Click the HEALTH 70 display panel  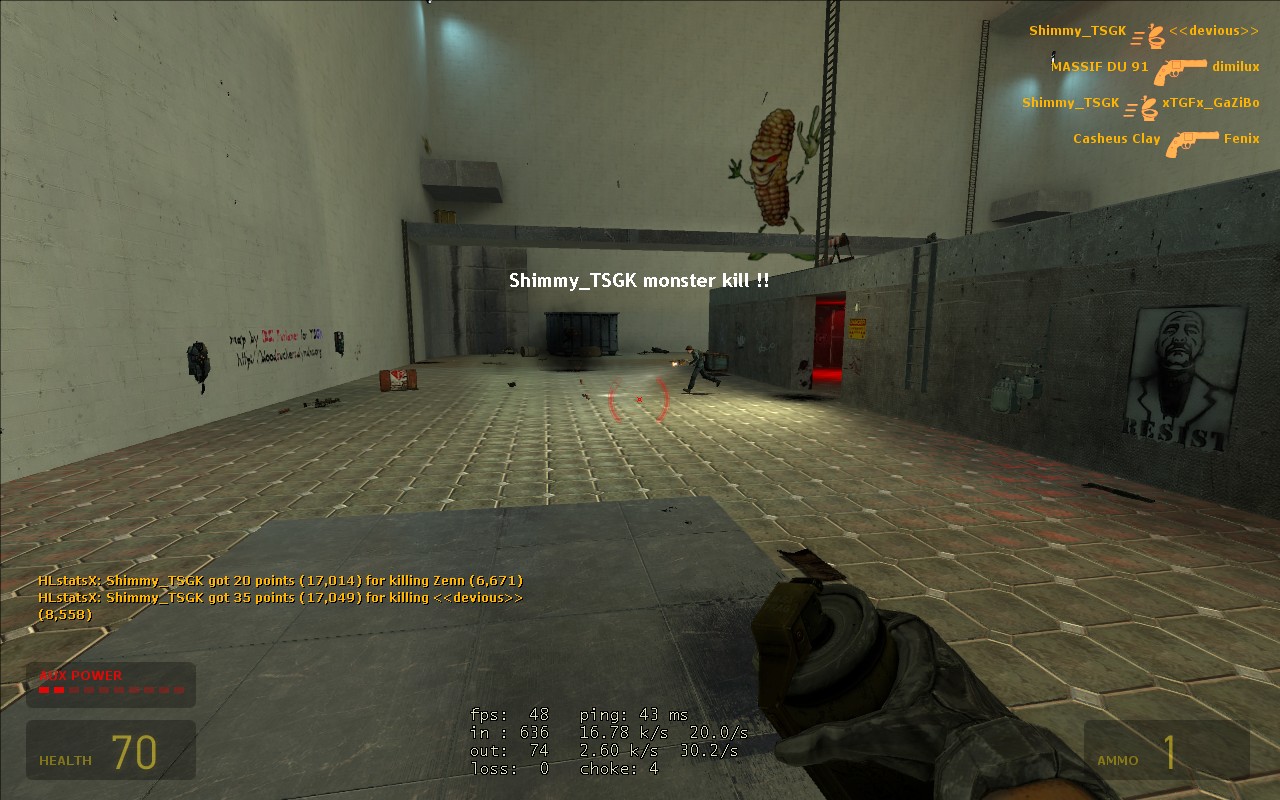coord(110,750)
